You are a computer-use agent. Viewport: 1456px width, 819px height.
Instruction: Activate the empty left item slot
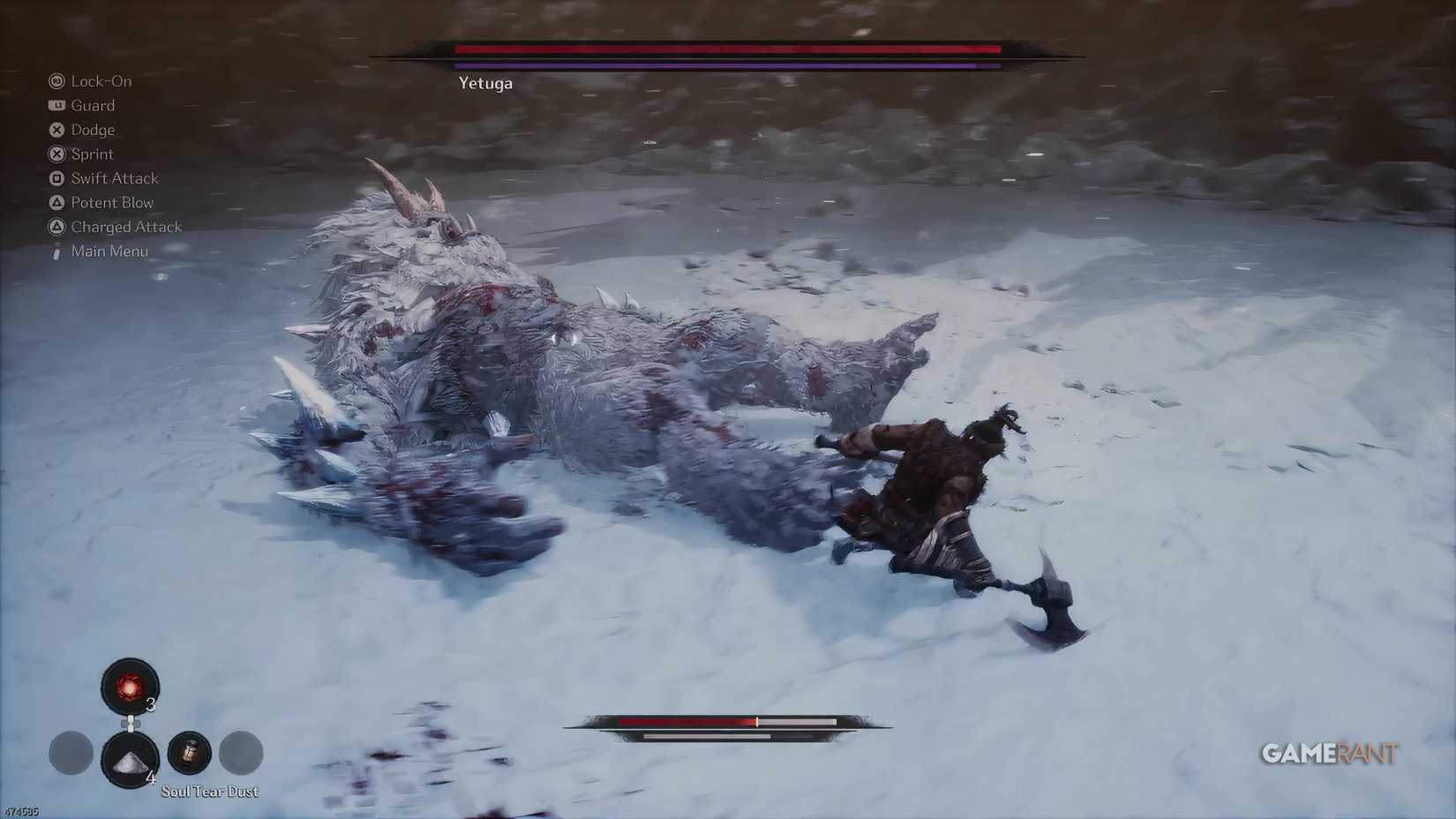click(71, 753)
